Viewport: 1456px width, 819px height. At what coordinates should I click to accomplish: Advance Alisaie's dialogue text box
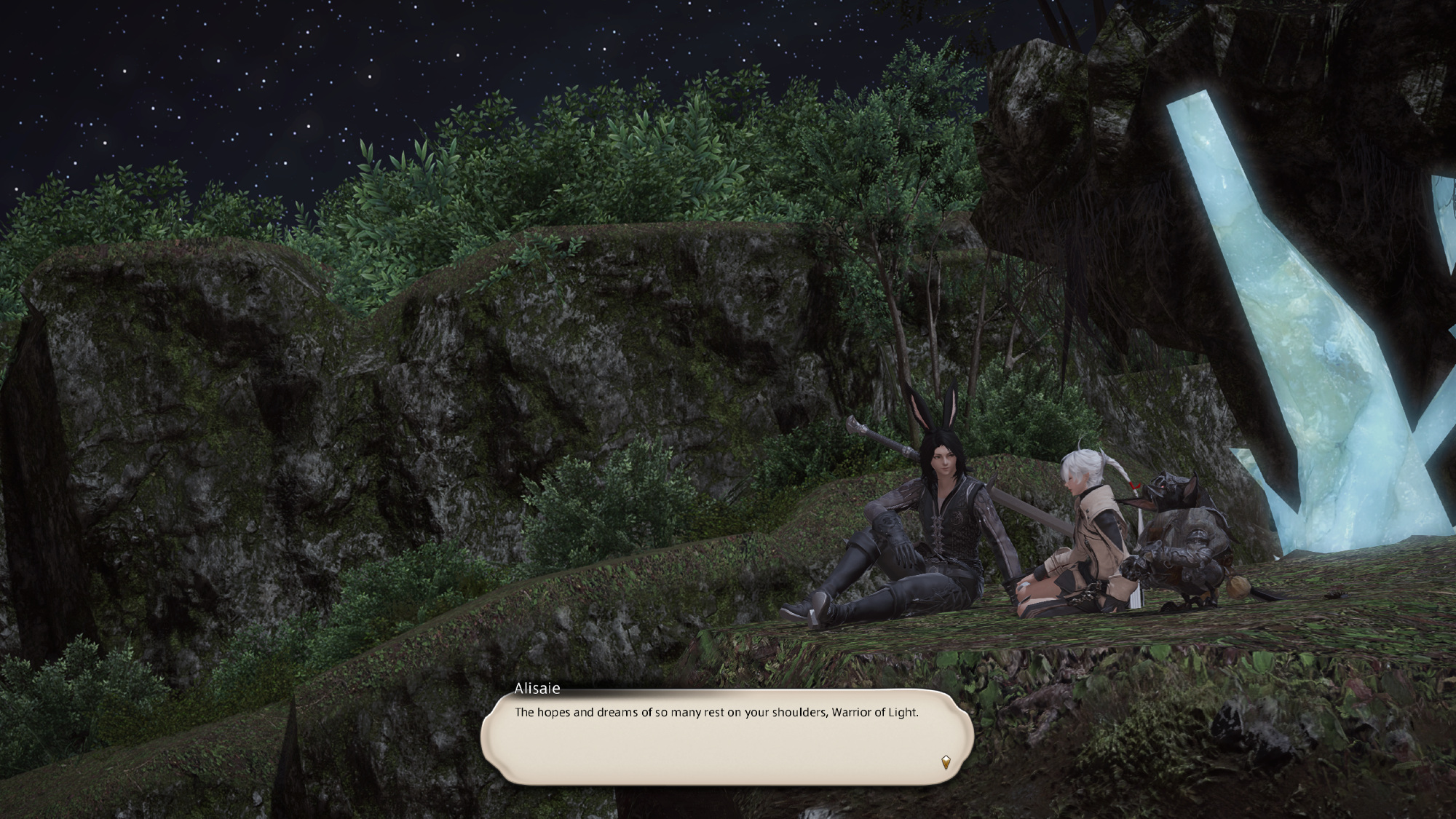coord(727,737)
